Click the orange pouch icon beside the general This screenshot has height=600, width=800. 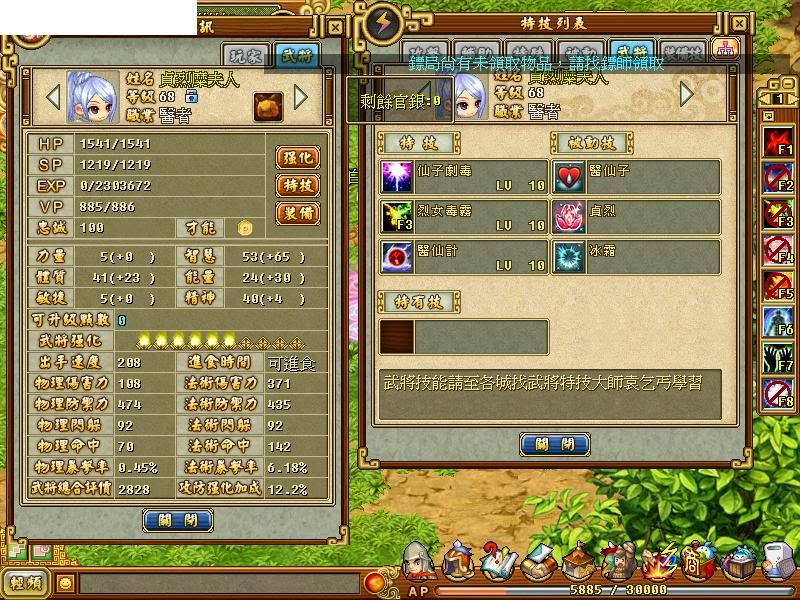tap(266, 104)
